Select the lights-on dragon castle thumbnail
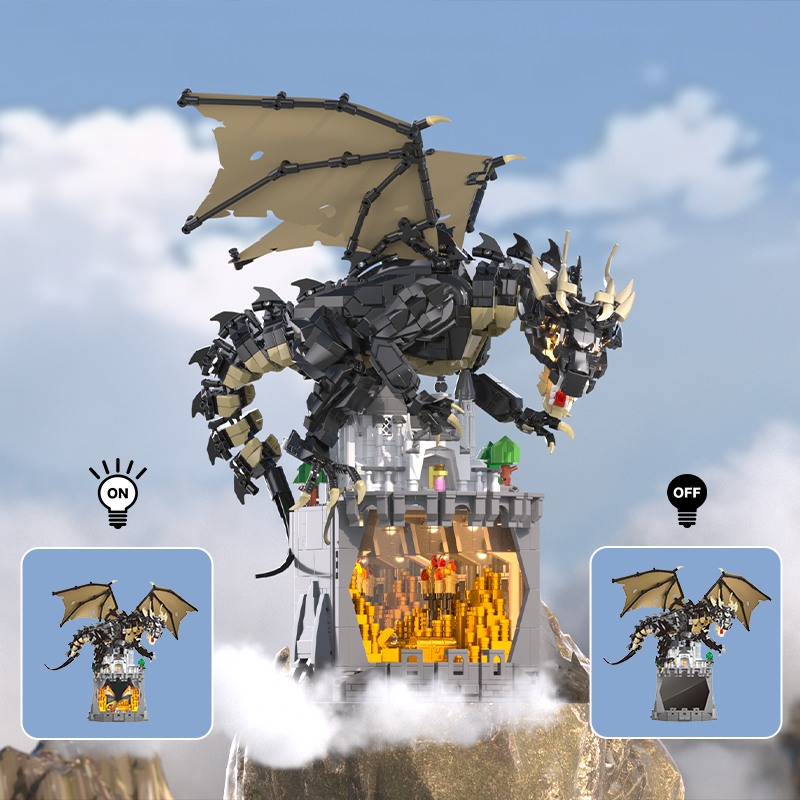The image size is (800, 800). [117, 643]
